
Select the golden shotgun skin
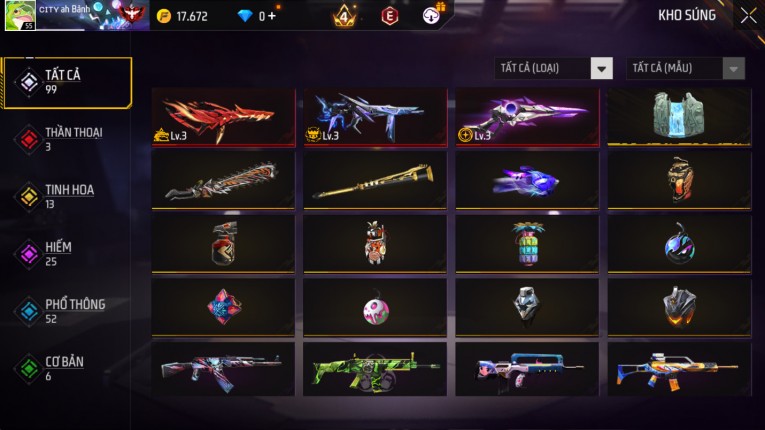coord(375,181)
